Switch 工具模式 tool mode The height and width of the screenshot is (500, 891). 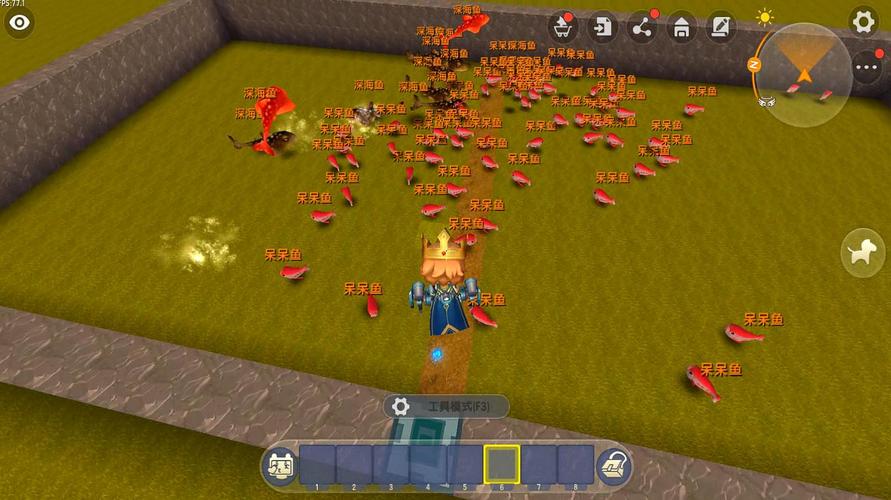coord(446,406)
